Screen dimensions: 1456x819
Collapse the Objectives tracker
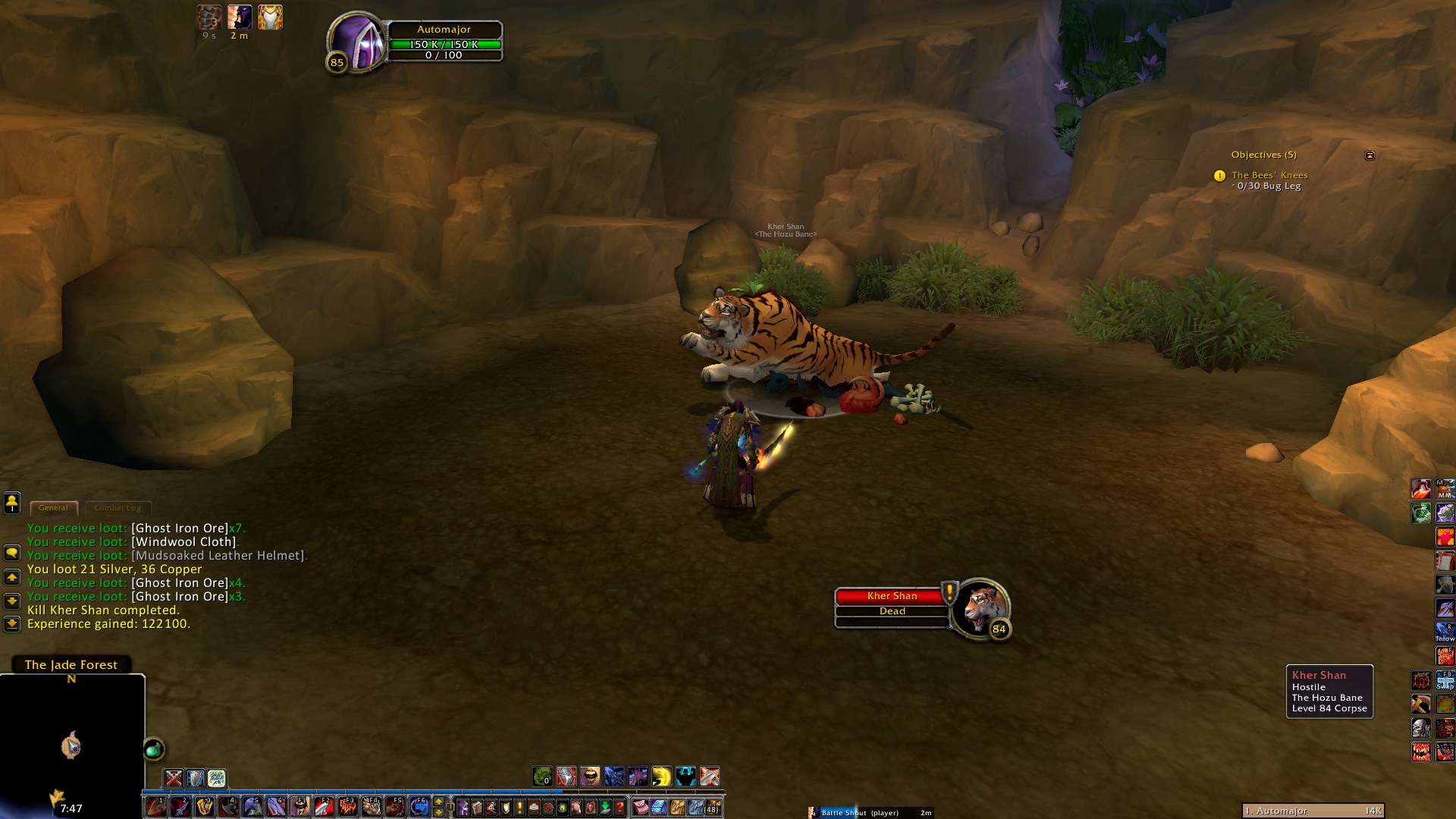point(1370,155)
